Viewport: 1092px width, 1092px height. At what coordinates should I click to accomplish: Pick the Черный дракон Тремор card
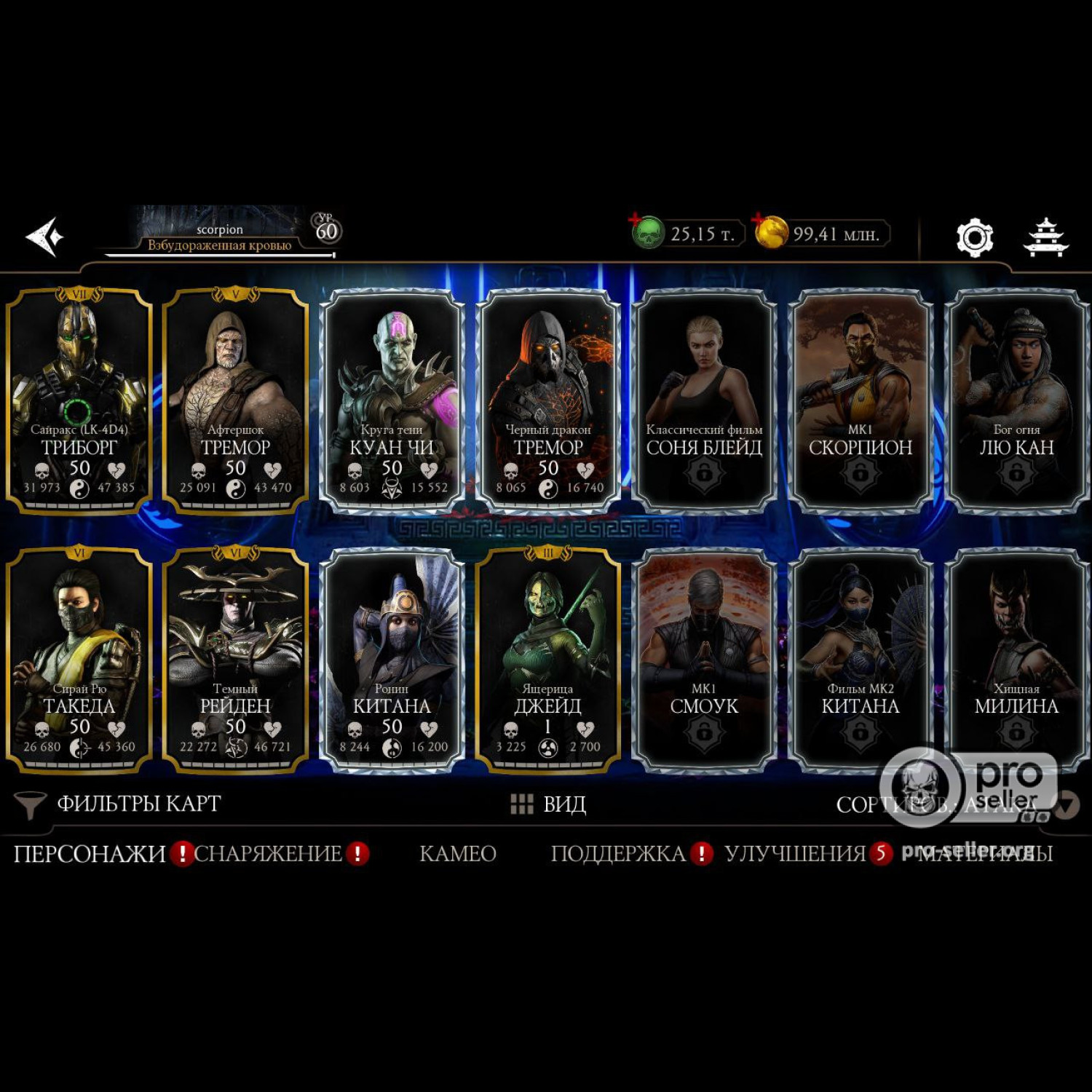[548, 400]
